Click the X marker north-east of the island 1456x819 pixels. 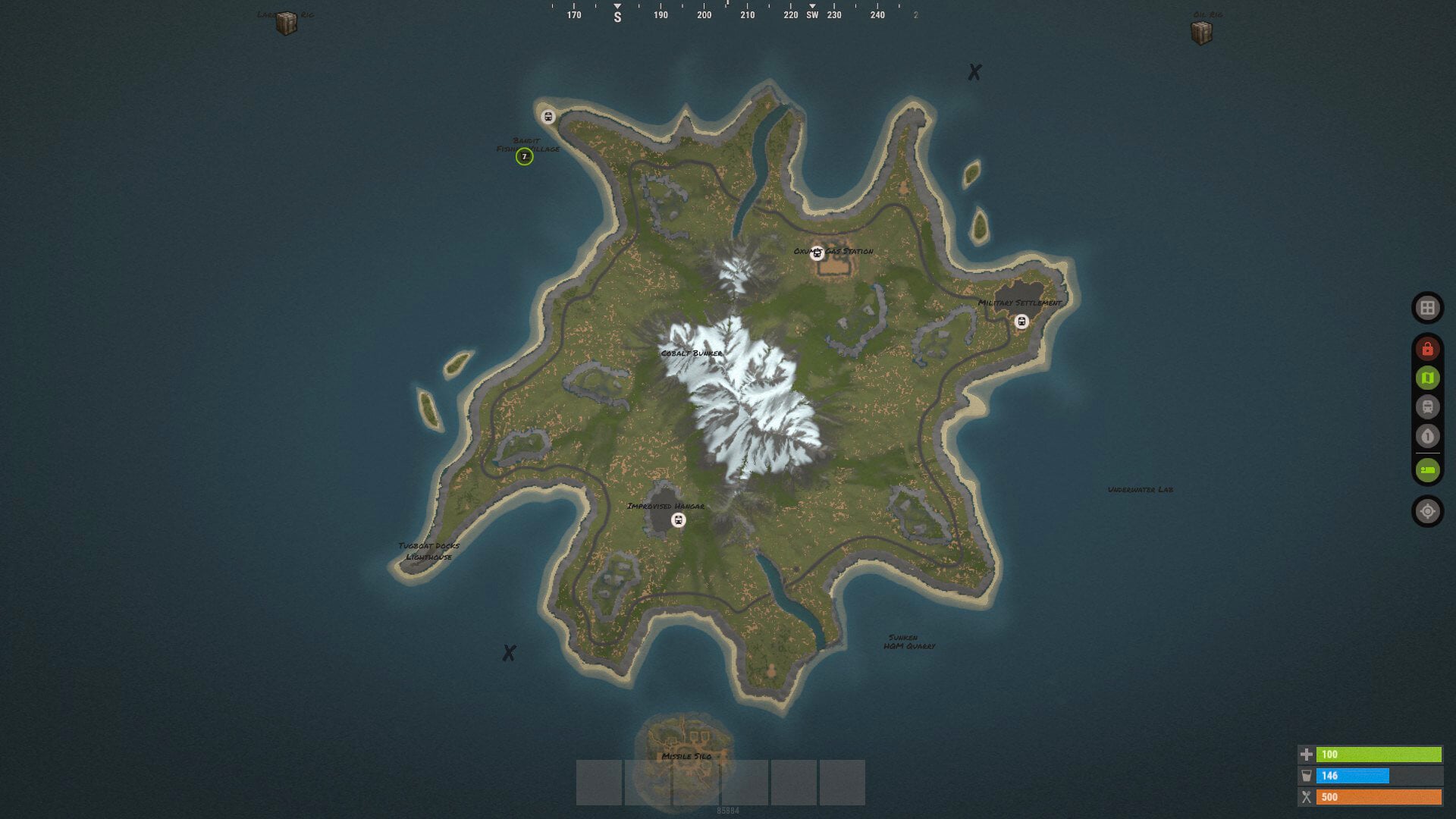974,72
